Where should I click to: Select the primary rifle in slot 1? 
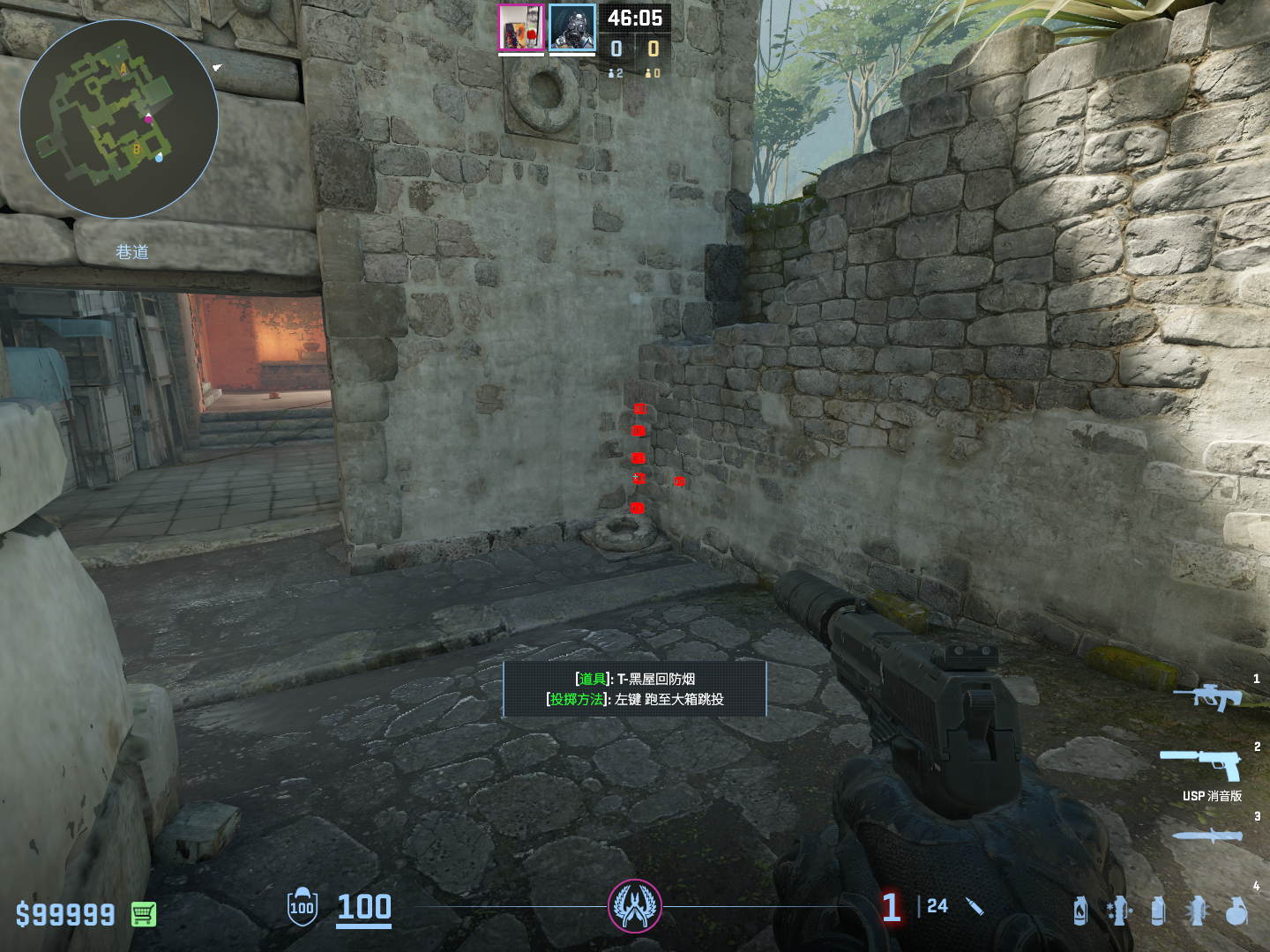point(1207,696)
